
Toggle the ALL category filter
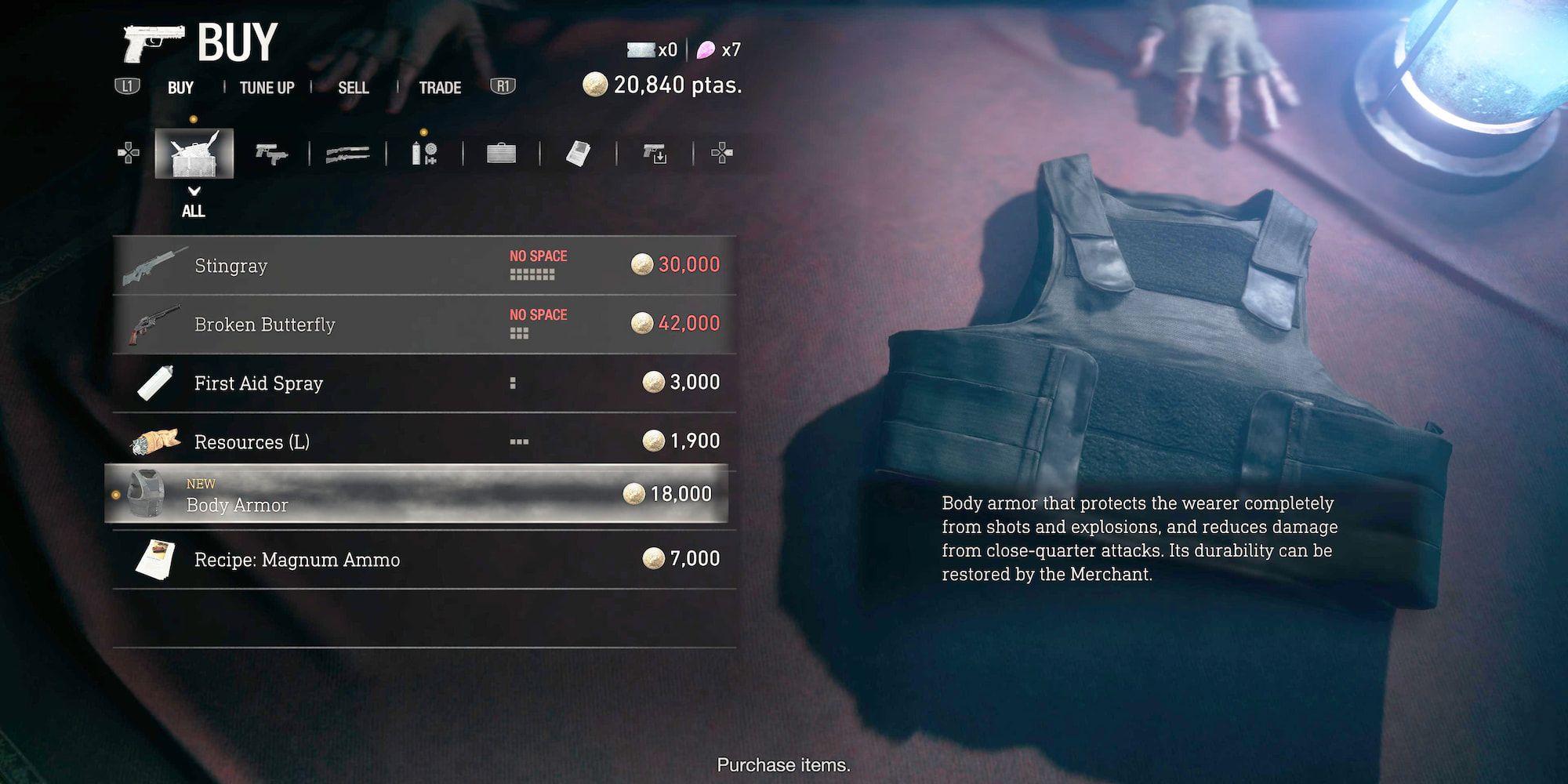[193, 211]
